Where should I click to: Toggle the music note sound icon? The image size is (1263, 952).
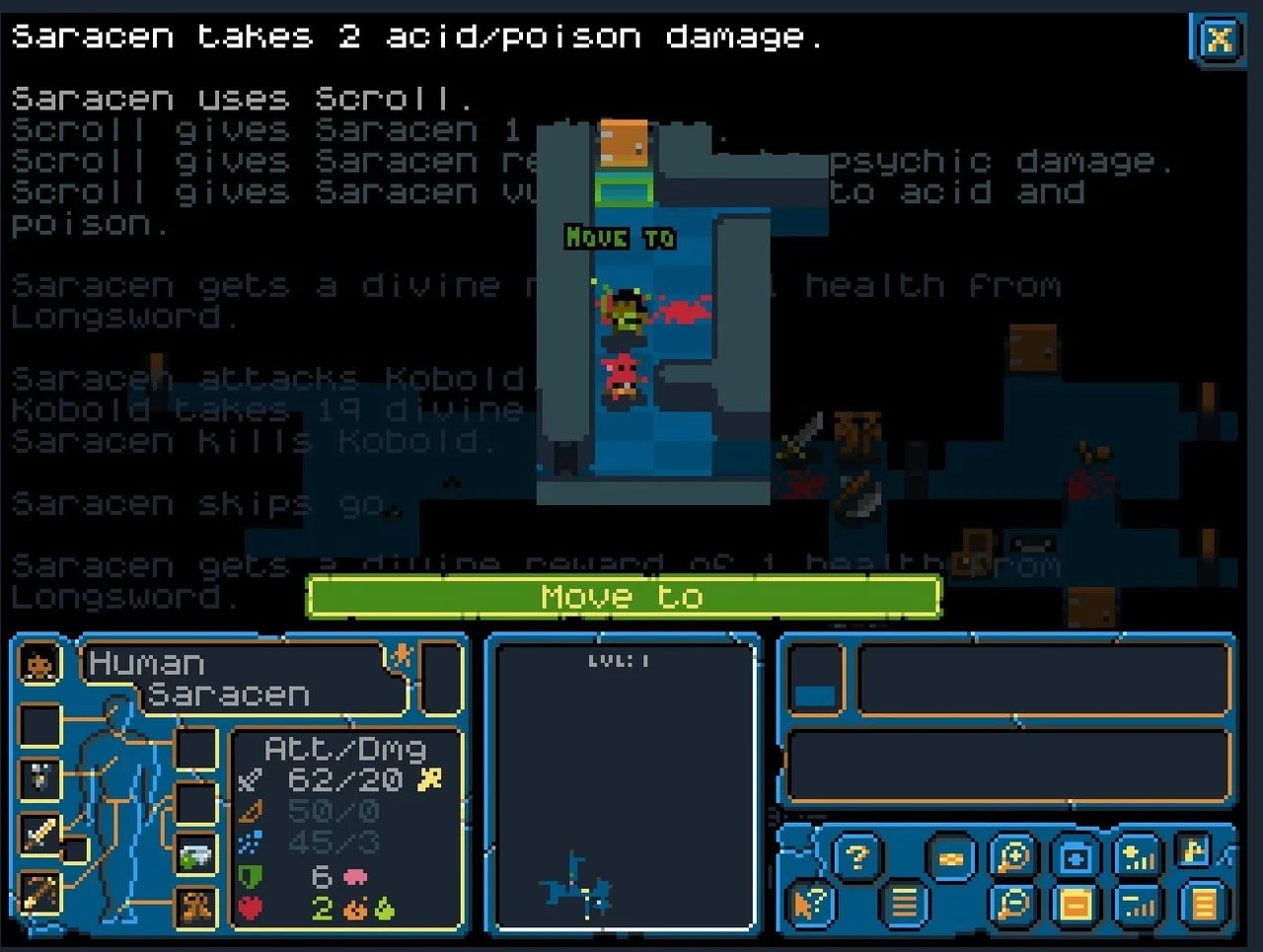(x=1192, y=851)
